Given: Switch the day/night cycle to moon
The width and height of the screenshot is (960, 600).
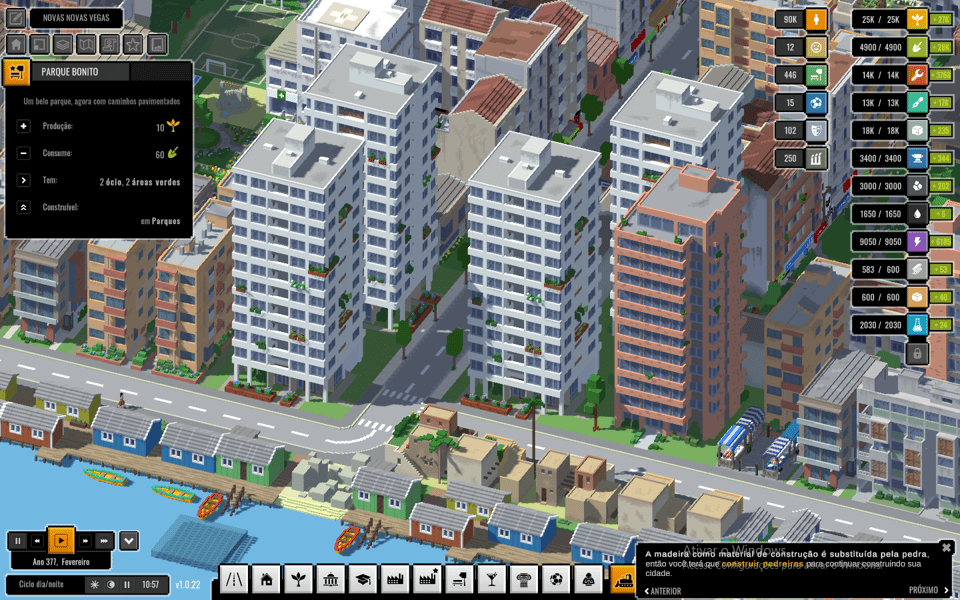Looking at the screenshot, I should click(111, 585).
